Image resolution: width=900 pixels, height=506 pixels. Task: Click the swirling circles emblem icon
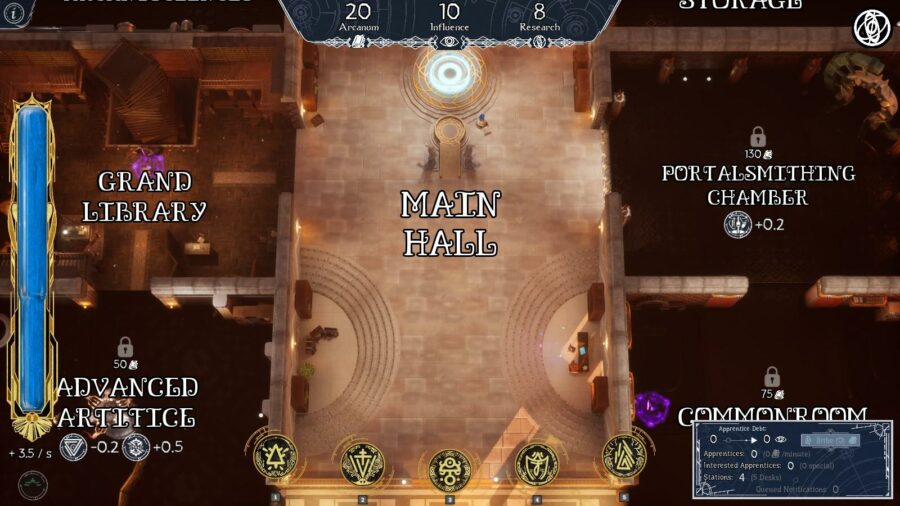[x=871, y=28]
